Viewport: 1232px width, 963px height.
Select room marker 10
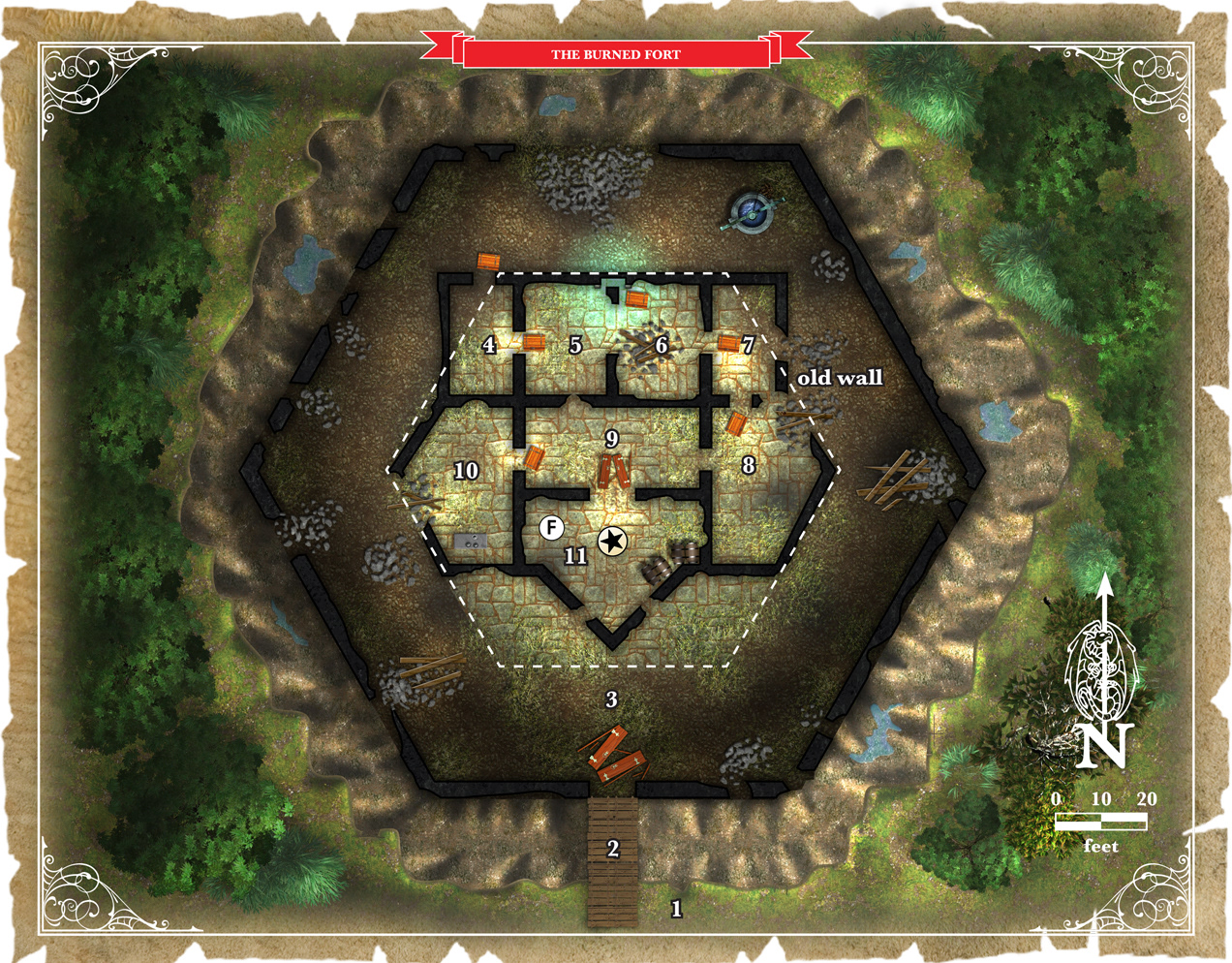point(466,471)
